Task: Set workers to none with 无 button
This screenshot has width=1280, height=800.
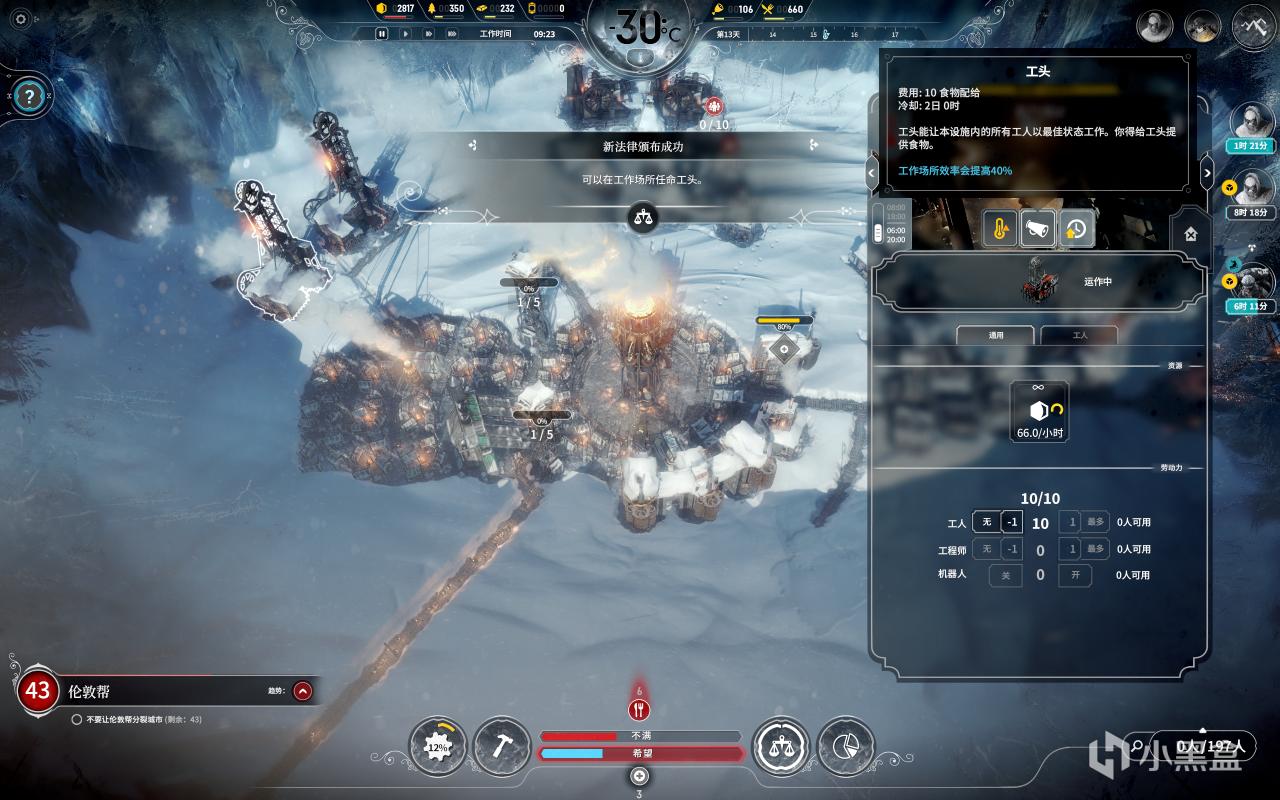Action: pos(986,522)
